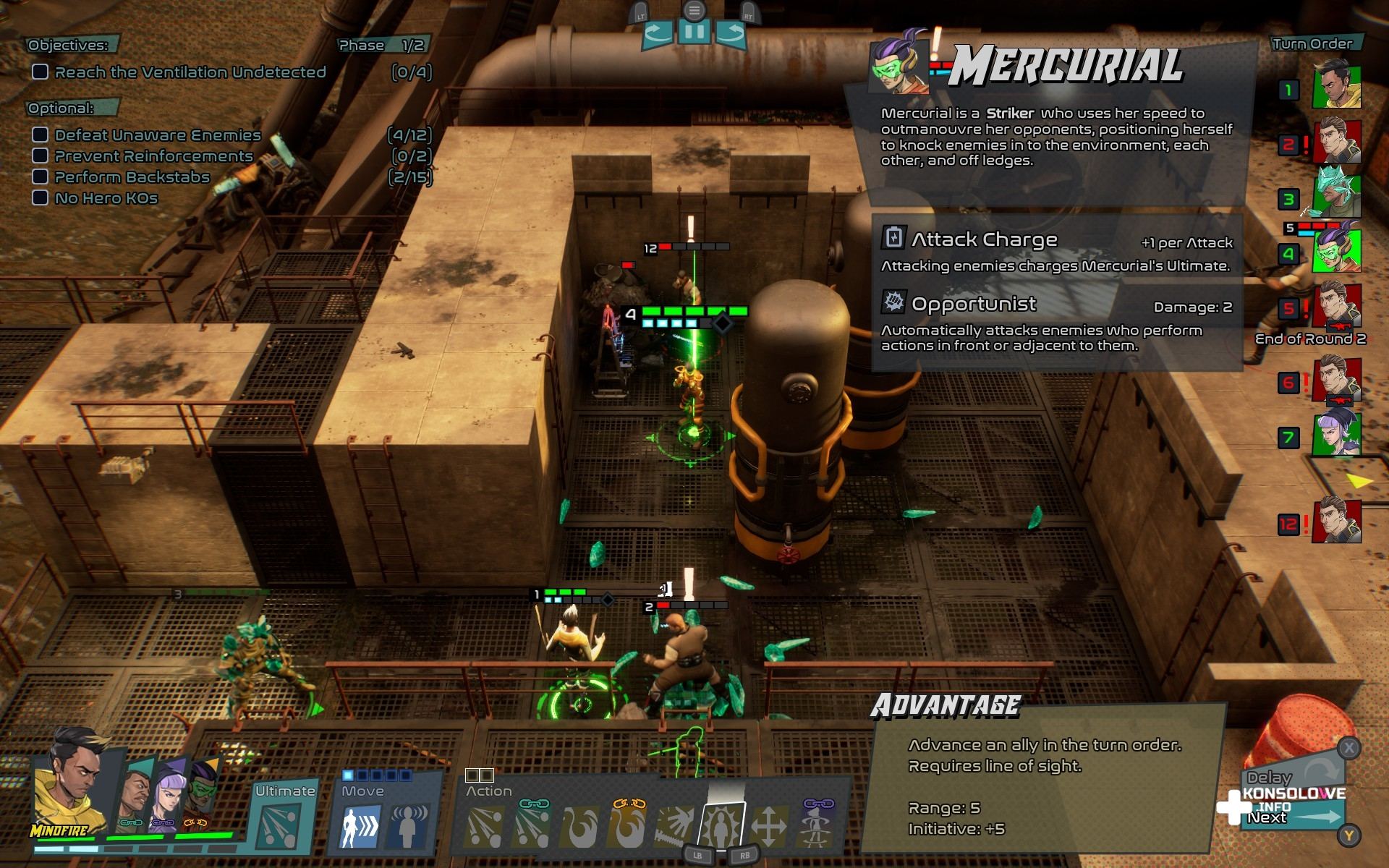
Task: Rotate camera with the right curved-arrow button
Action: [731, 33]
